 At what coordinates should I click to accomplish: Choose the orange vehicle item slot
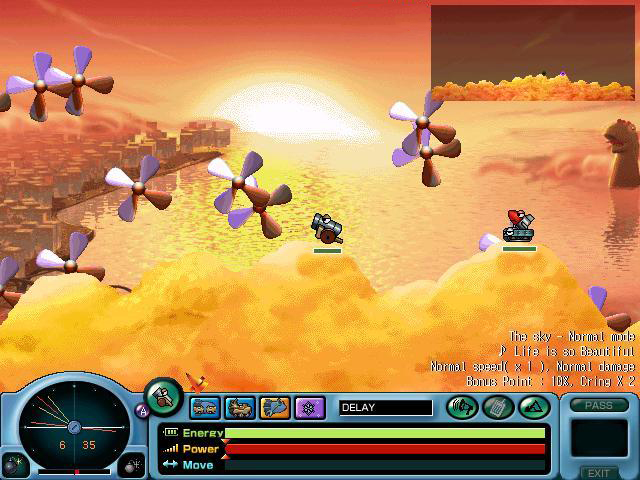[x=240, y=407]
